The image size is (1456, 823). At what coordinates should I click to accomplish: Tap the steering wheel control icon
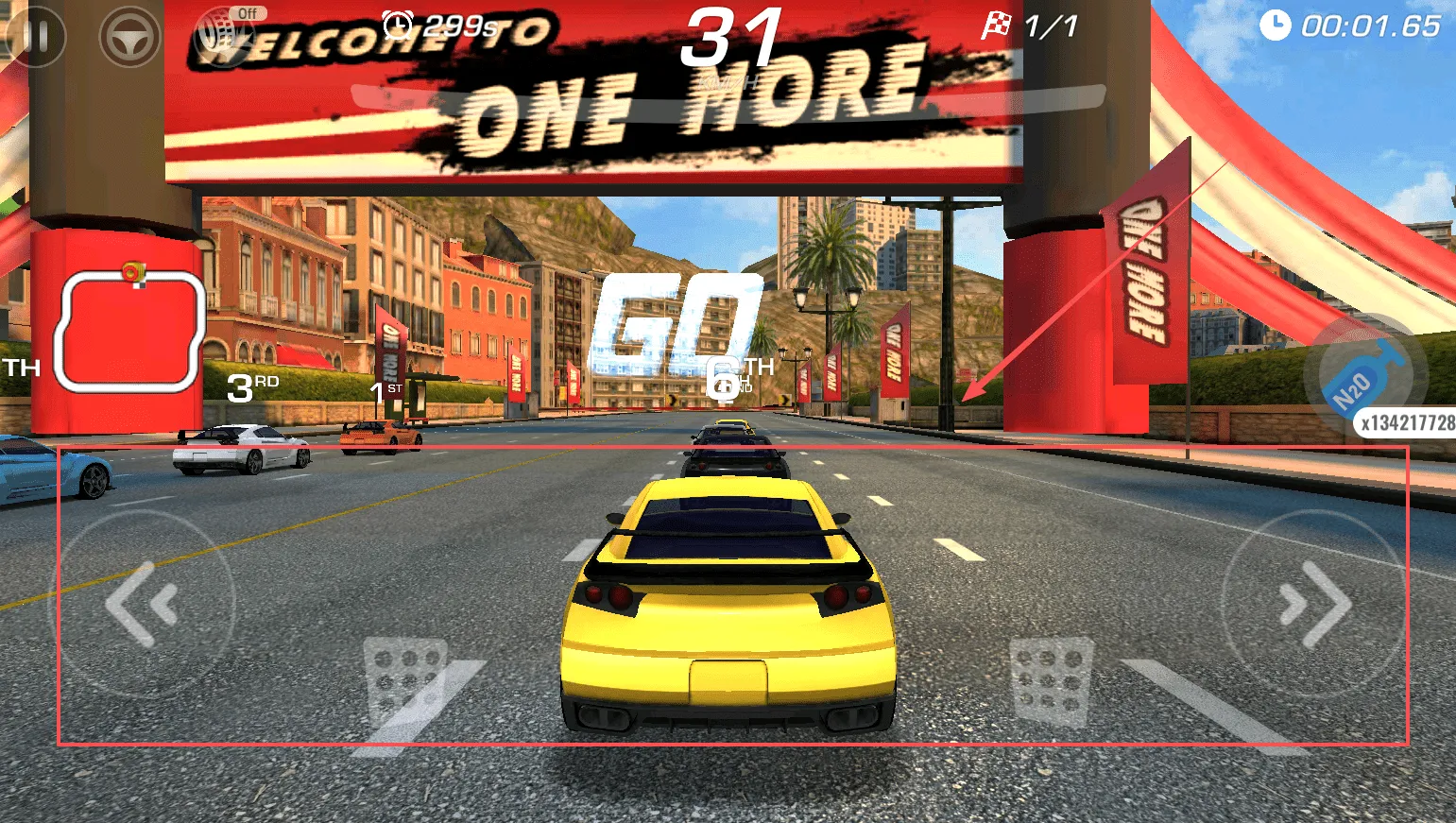tap(130, 38)
